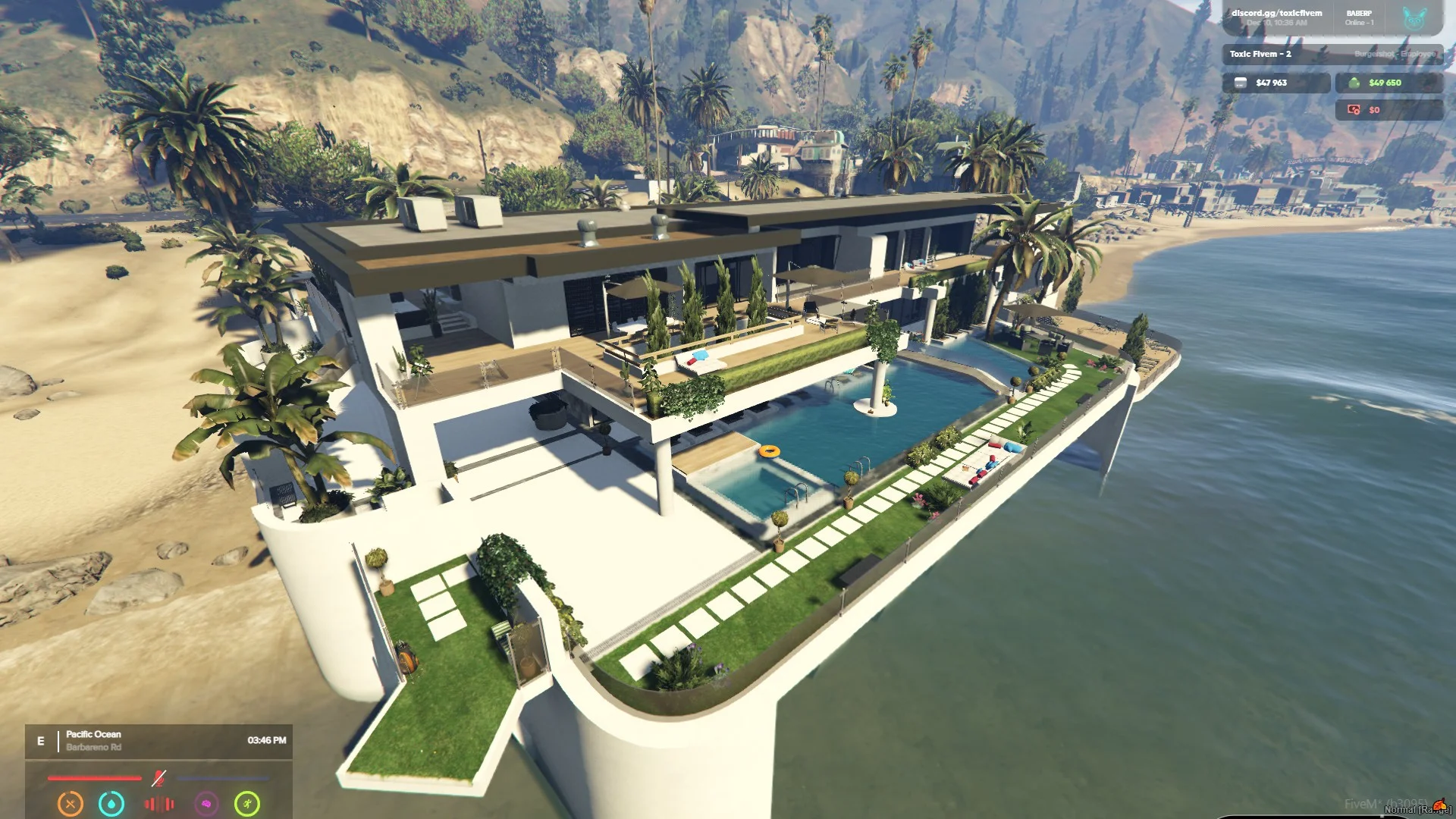
Task: Click the bank card balance icon
Action: tap(1241, 83)
